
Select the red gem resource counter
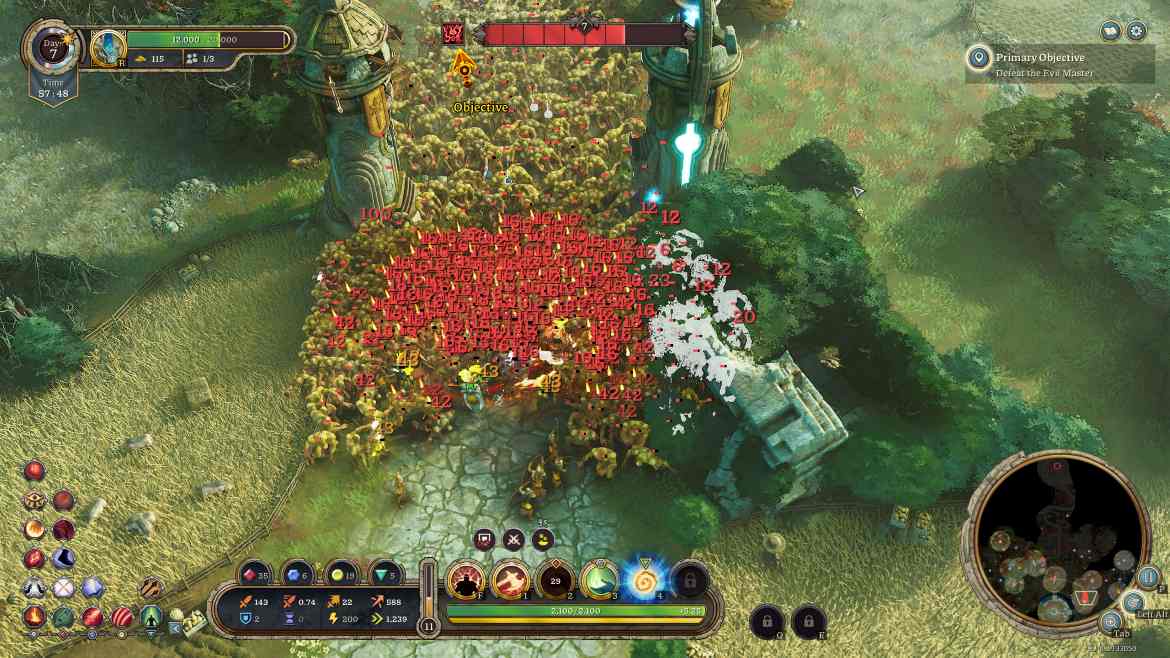click(x=255, y=575)
